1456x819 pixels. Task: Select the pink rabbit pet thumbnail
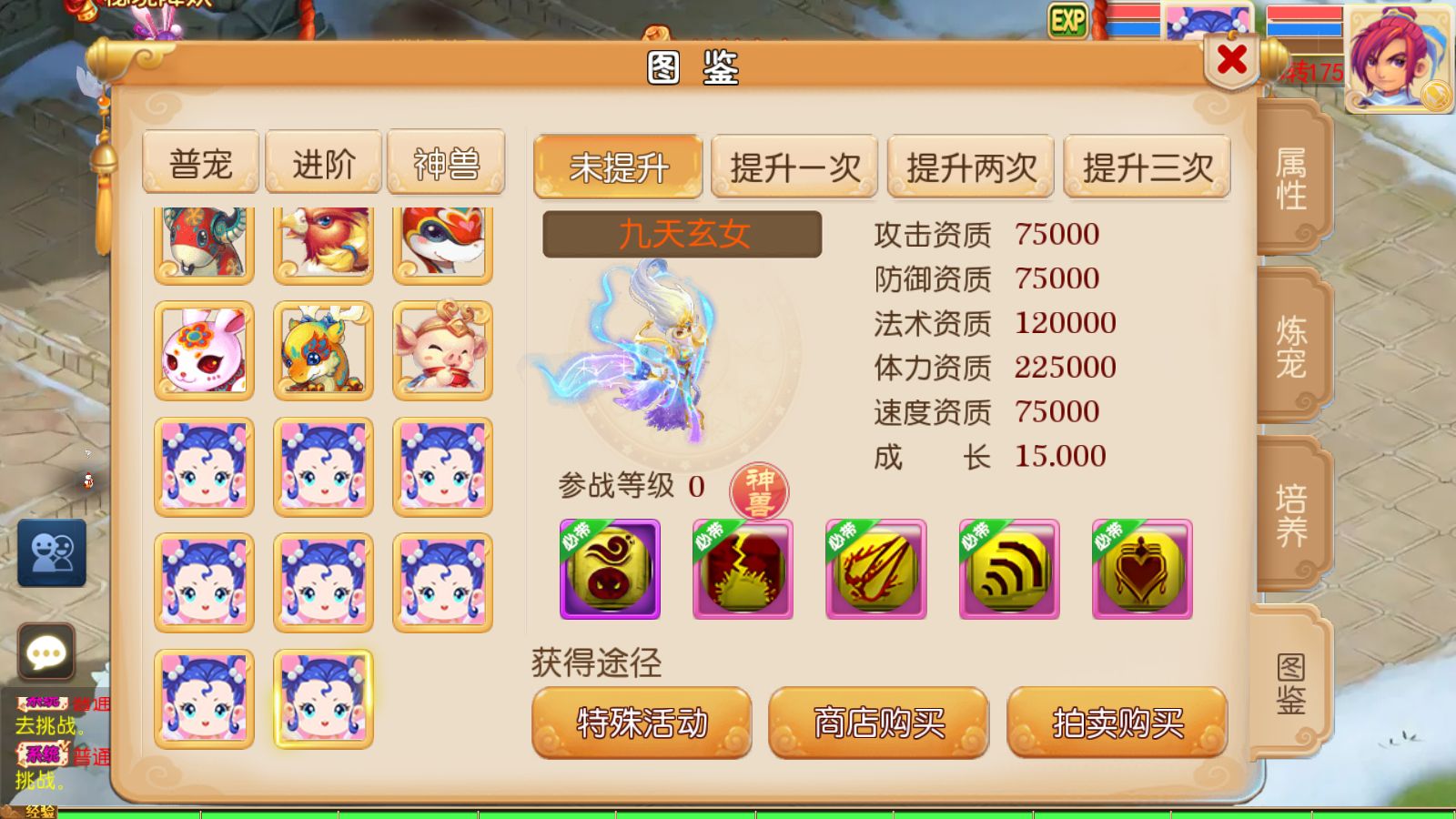pos(204,350)
